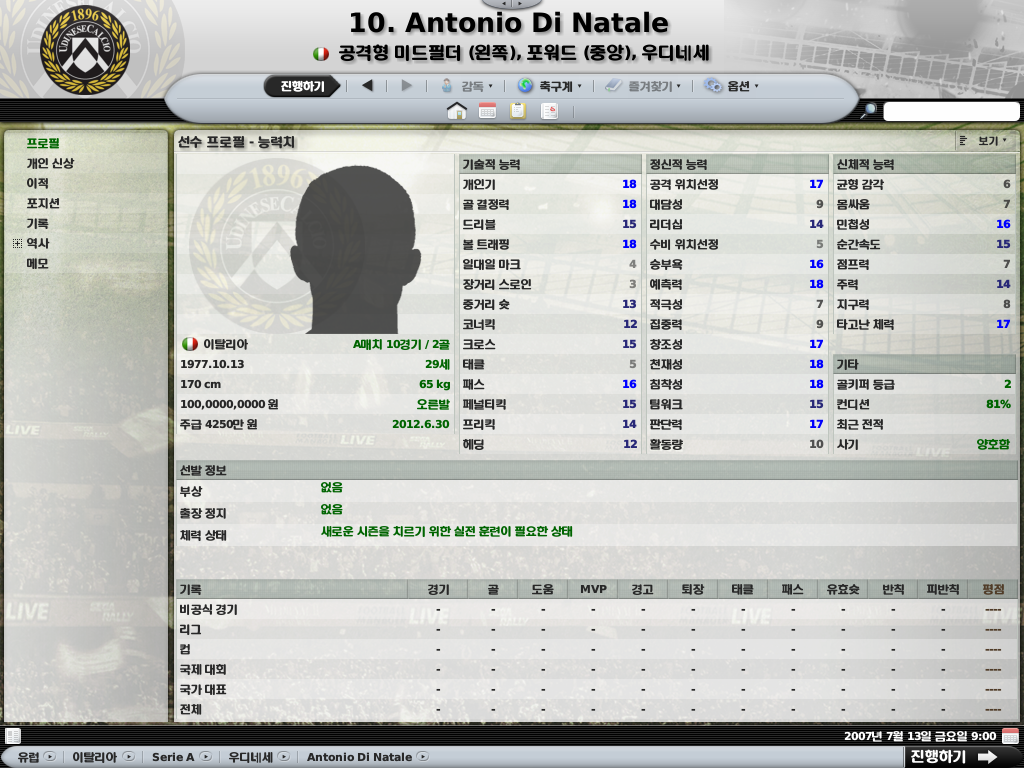
Task: Click the bottom-right 진행하기 continue button
Action: pos(954,756)
